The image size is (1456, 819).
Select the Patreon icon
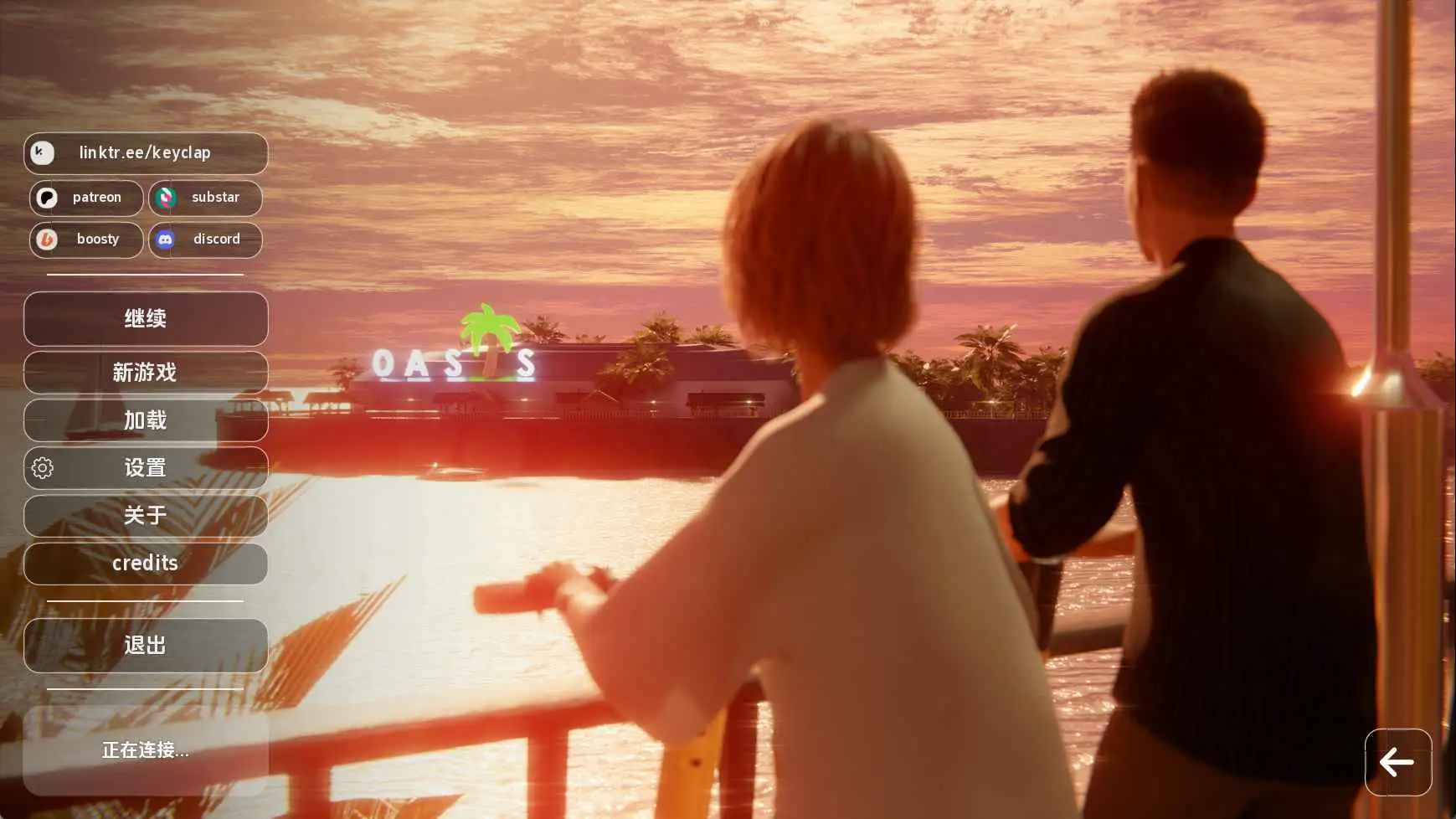coord(48,198)
